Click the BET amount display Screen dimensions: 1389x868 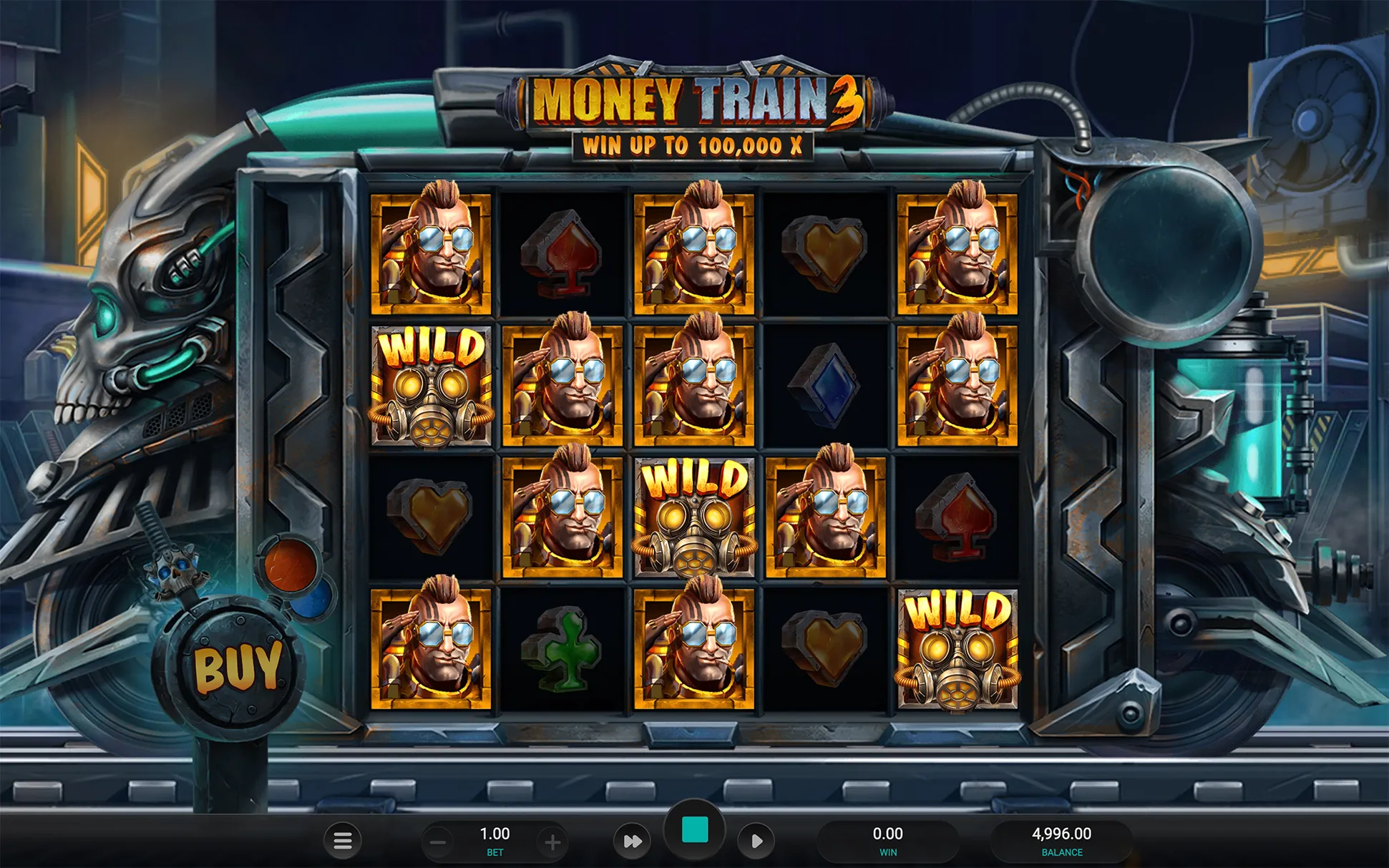coord(494,837)
